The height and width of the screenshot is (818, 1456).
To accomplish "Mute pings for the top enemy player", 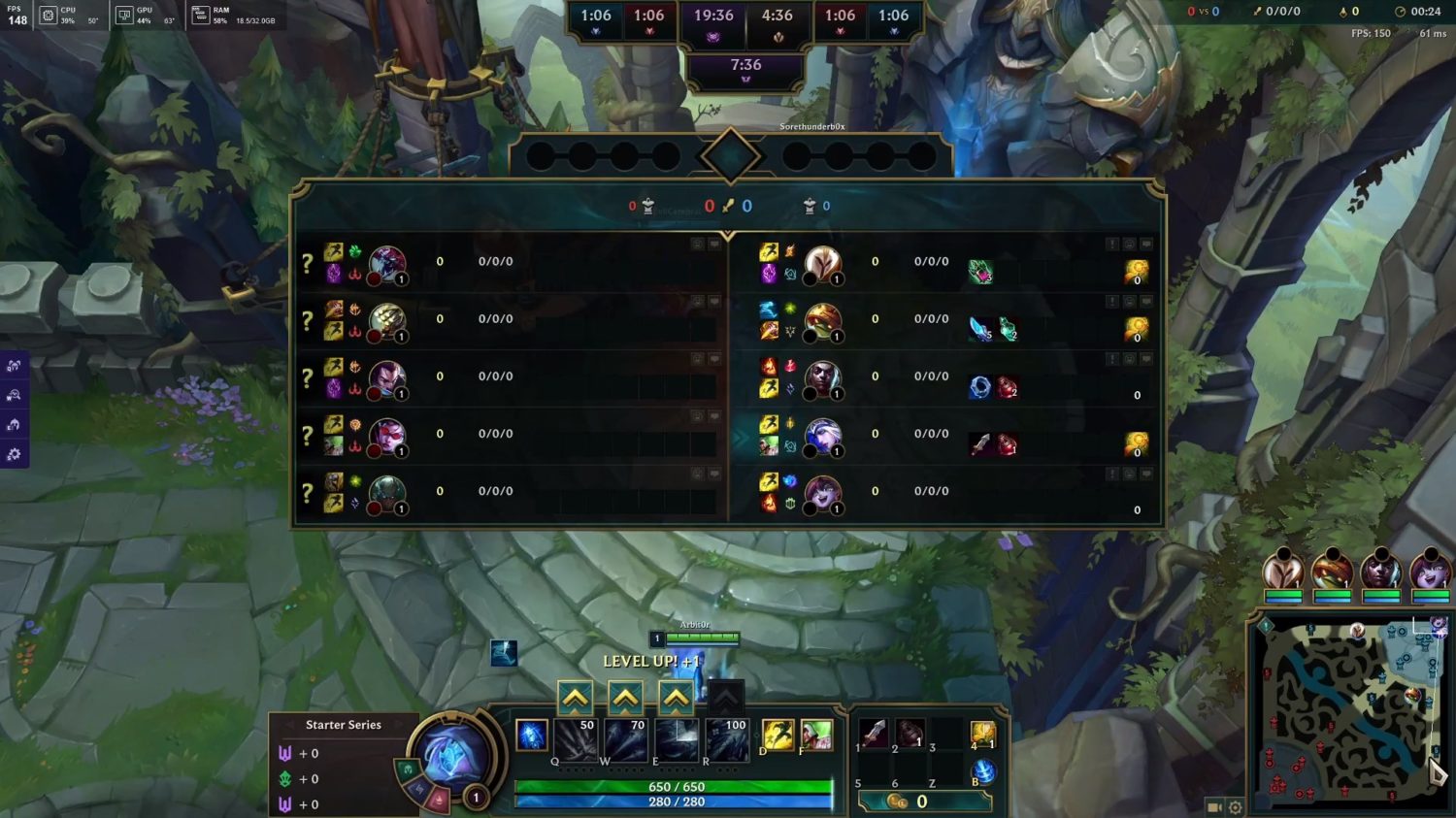I will point(1111,244).
